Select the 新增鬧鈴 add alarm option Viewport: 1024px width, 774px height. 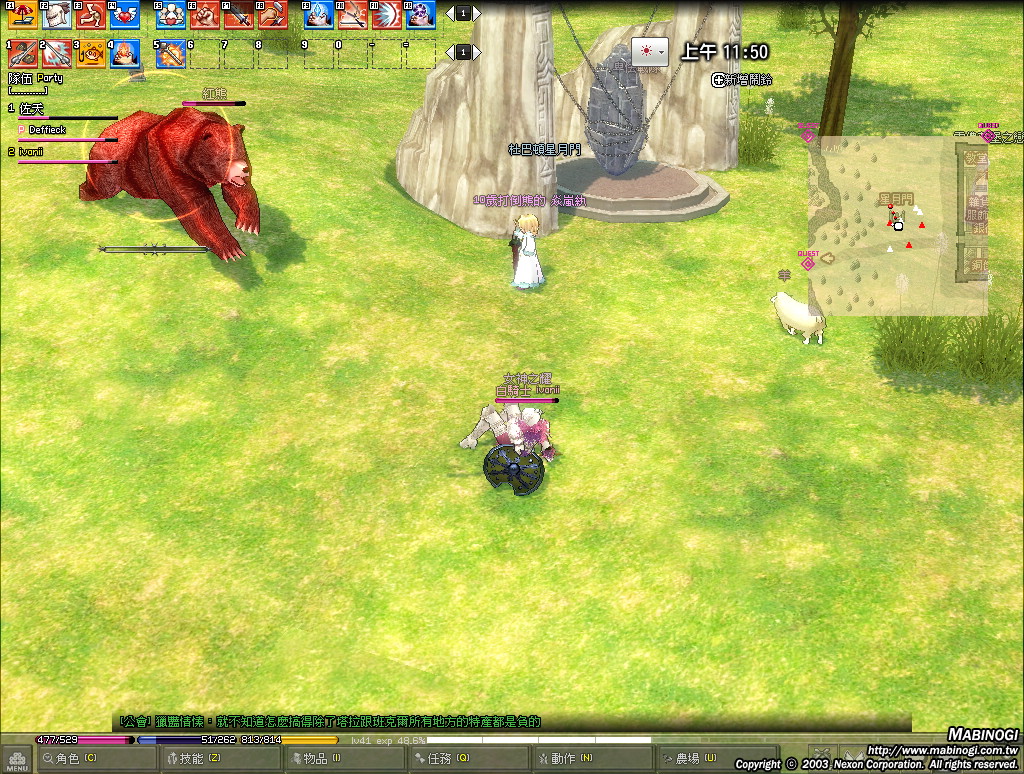tap(742, 80)
